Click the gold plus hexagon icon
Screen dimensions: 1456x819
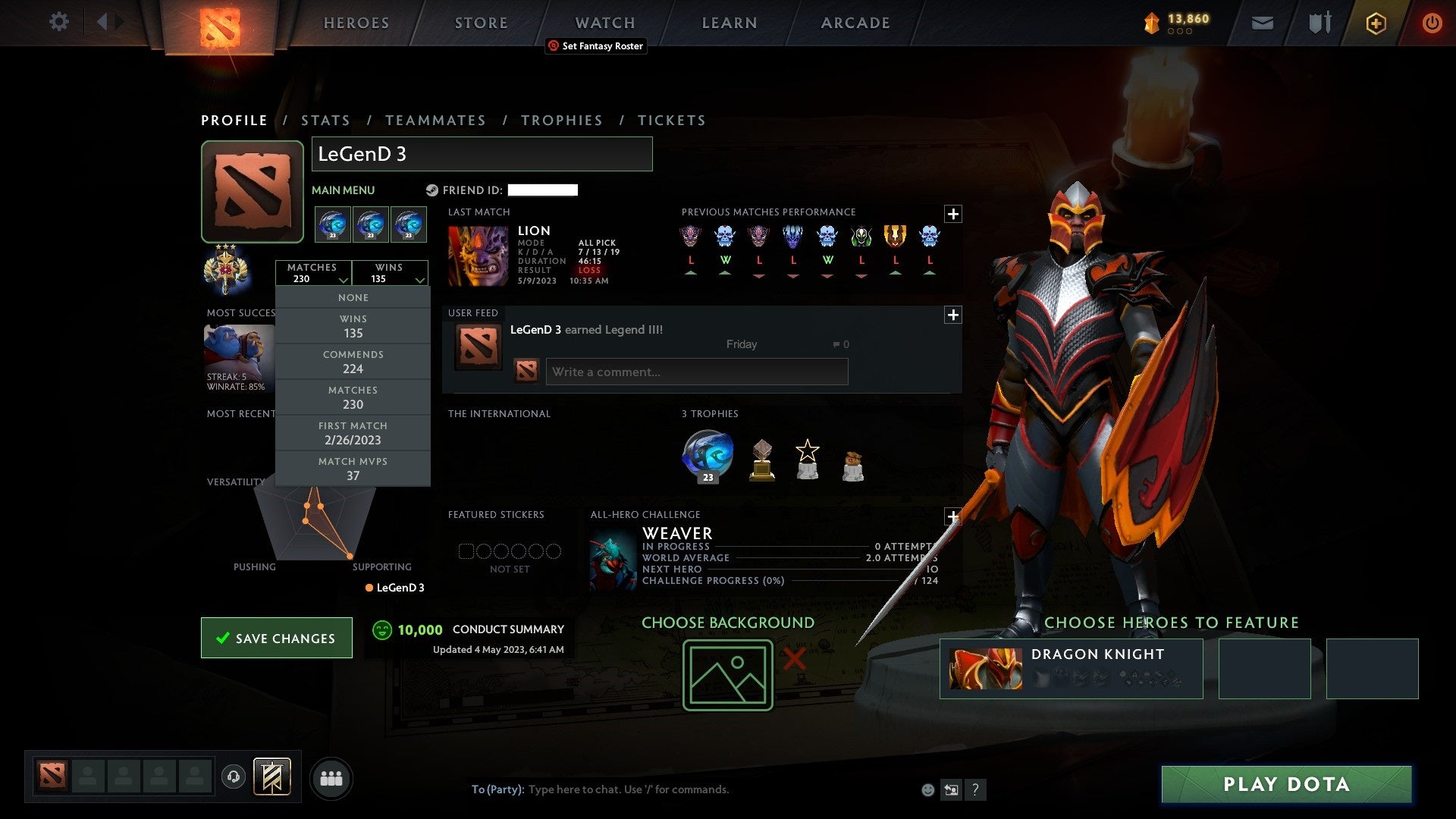click(1376, 23)
